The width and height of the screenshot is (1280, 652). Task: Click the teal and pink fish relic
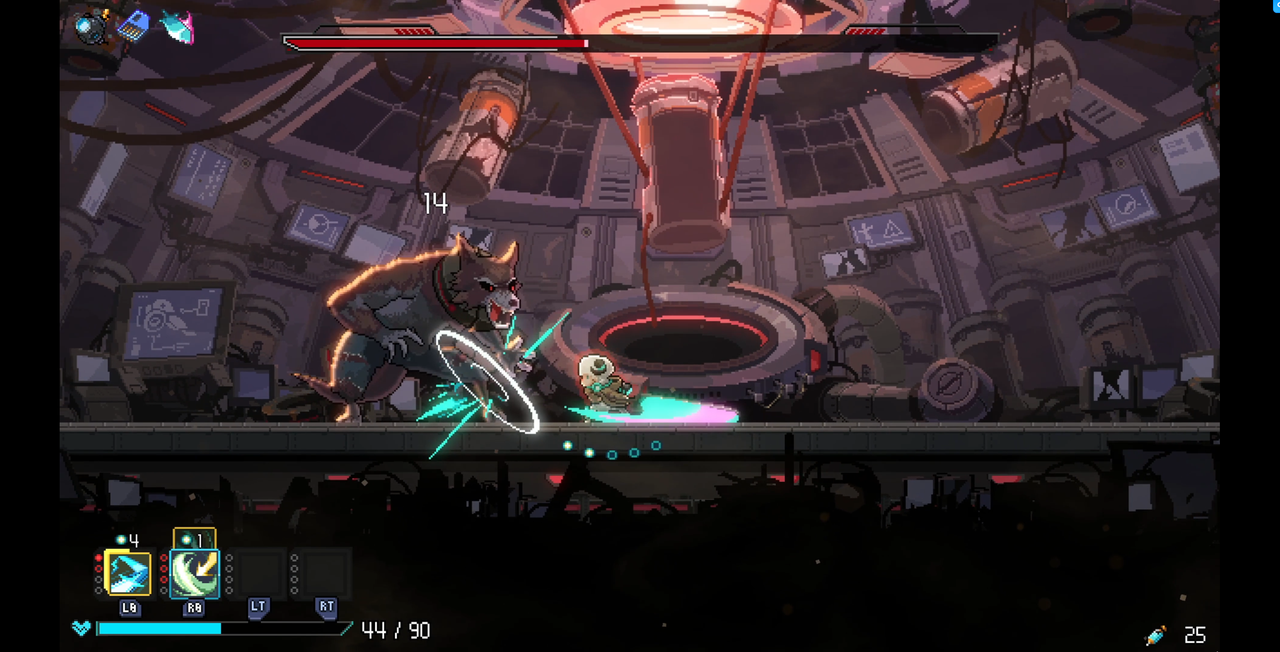coord(176,27)
